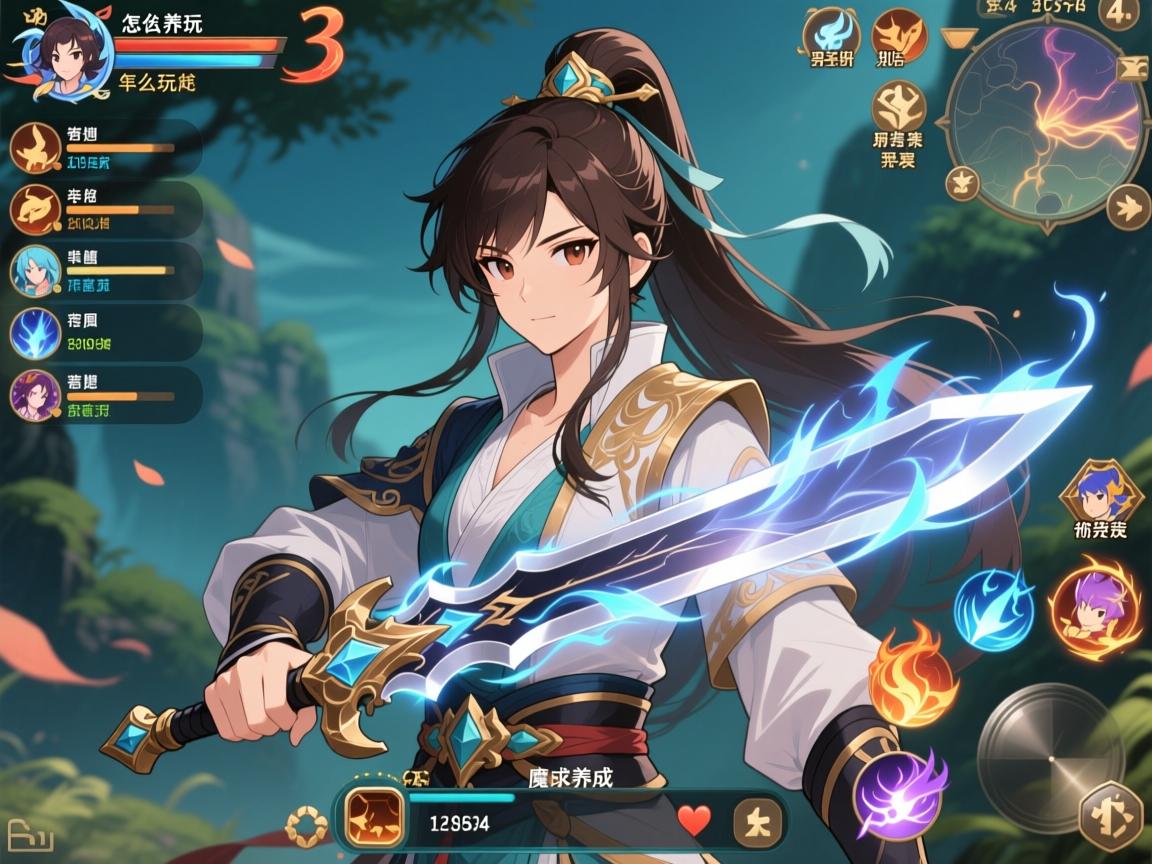Select the cyan-haired party member entry

click(35, 271)
